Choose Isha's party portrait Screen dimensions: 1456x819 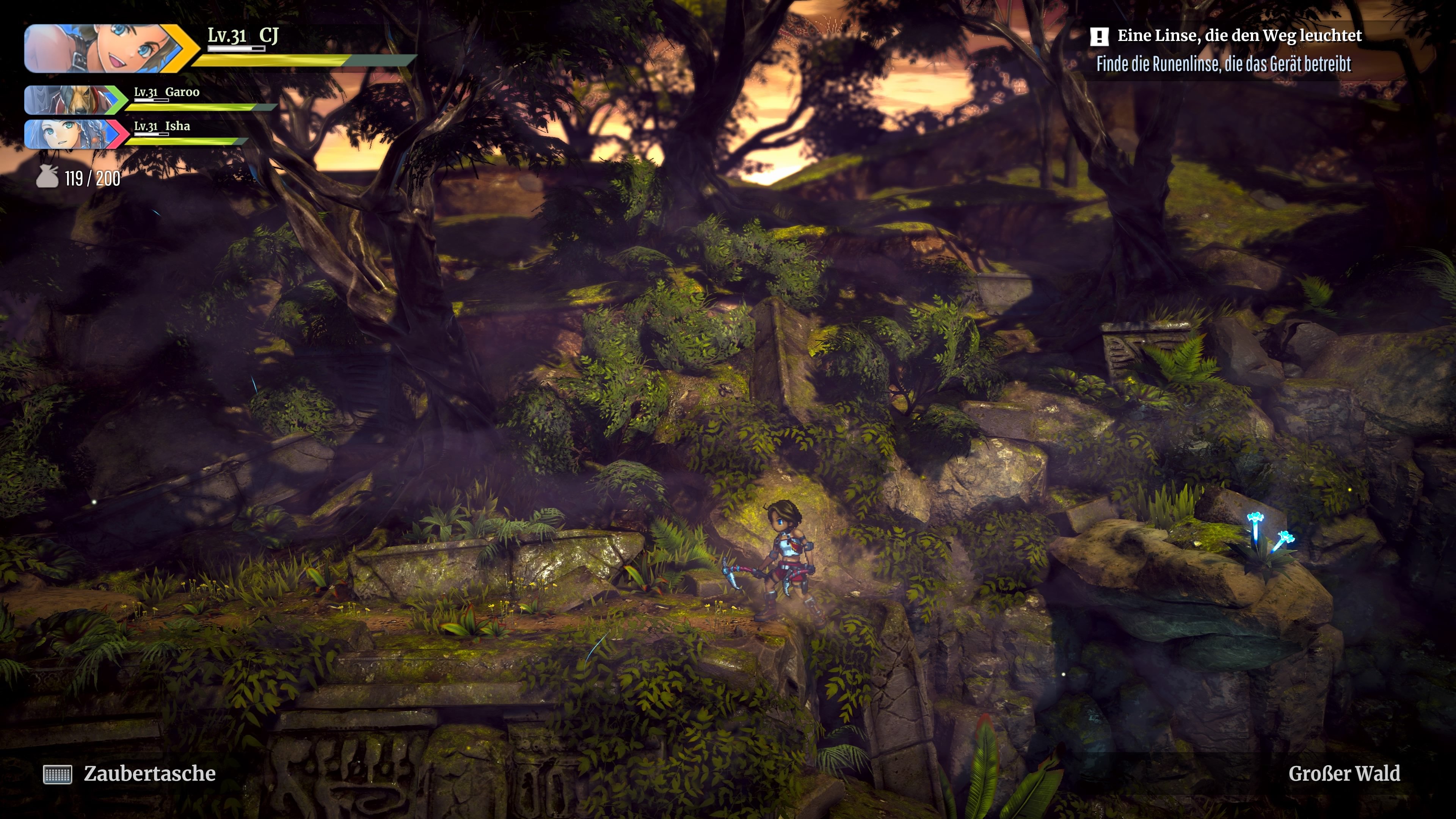click(x=71, y=134)
